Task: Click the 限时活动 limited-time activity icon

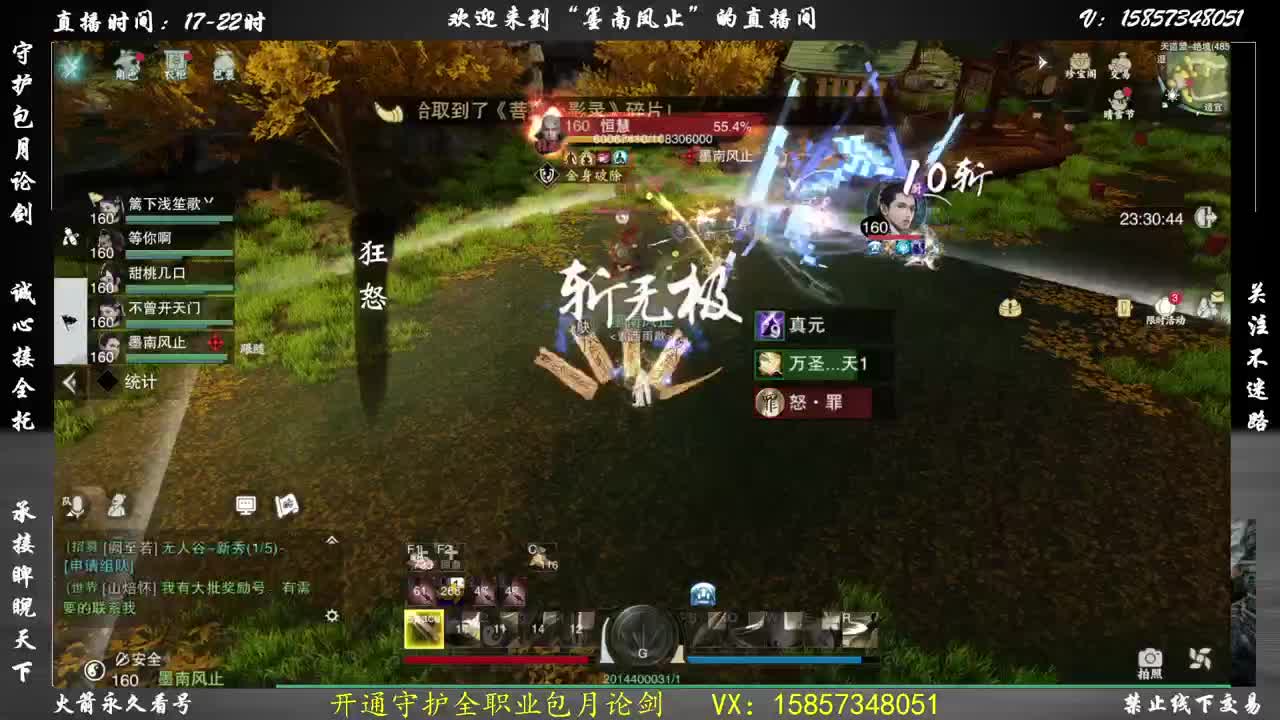Action: click(x=1164, y=307)
